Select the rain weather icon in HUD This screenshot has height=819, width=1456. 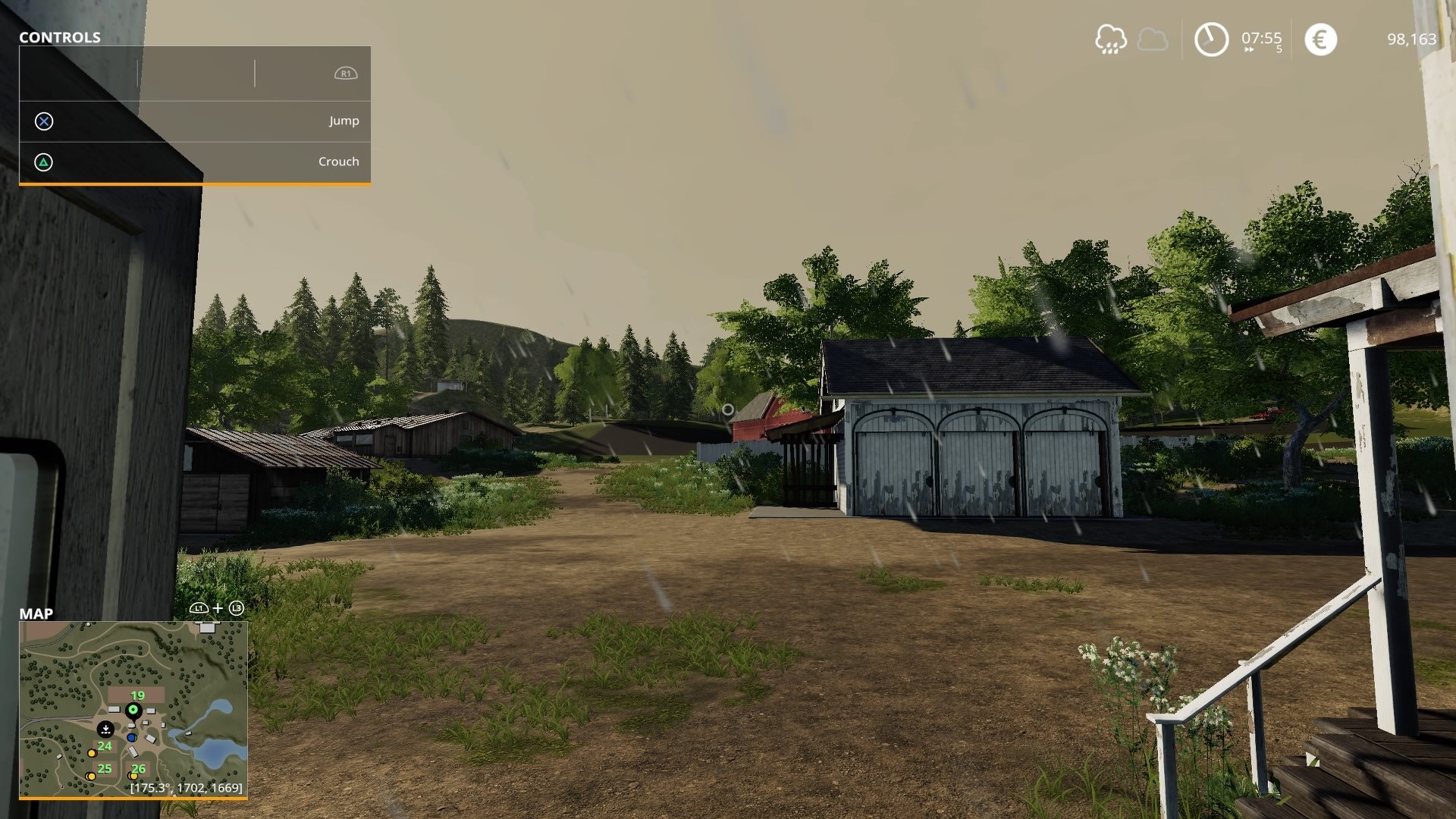tap(1112, 39)
